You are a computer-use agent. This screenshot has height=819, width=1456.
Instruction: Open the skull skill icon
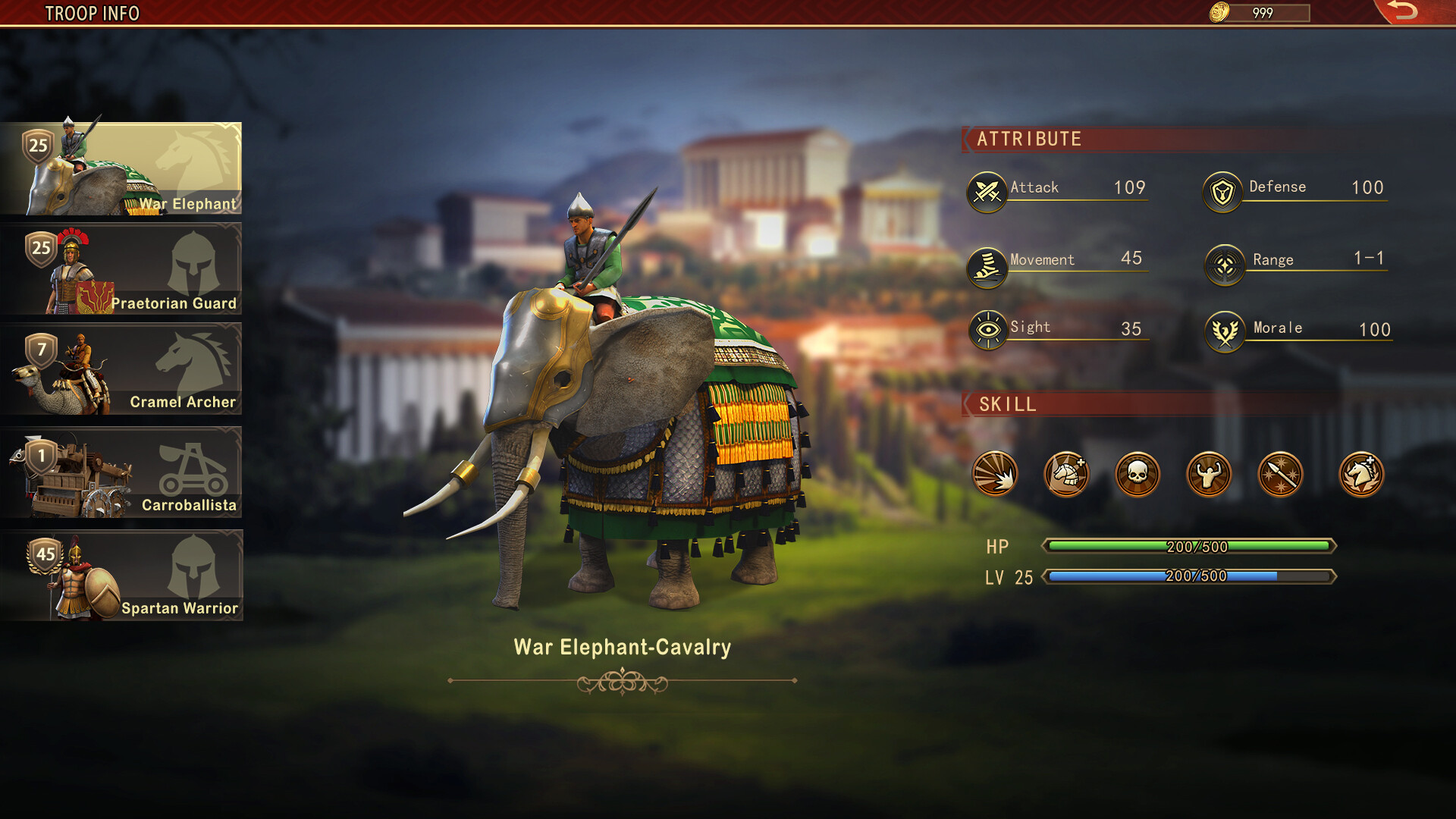point(1137,474)
